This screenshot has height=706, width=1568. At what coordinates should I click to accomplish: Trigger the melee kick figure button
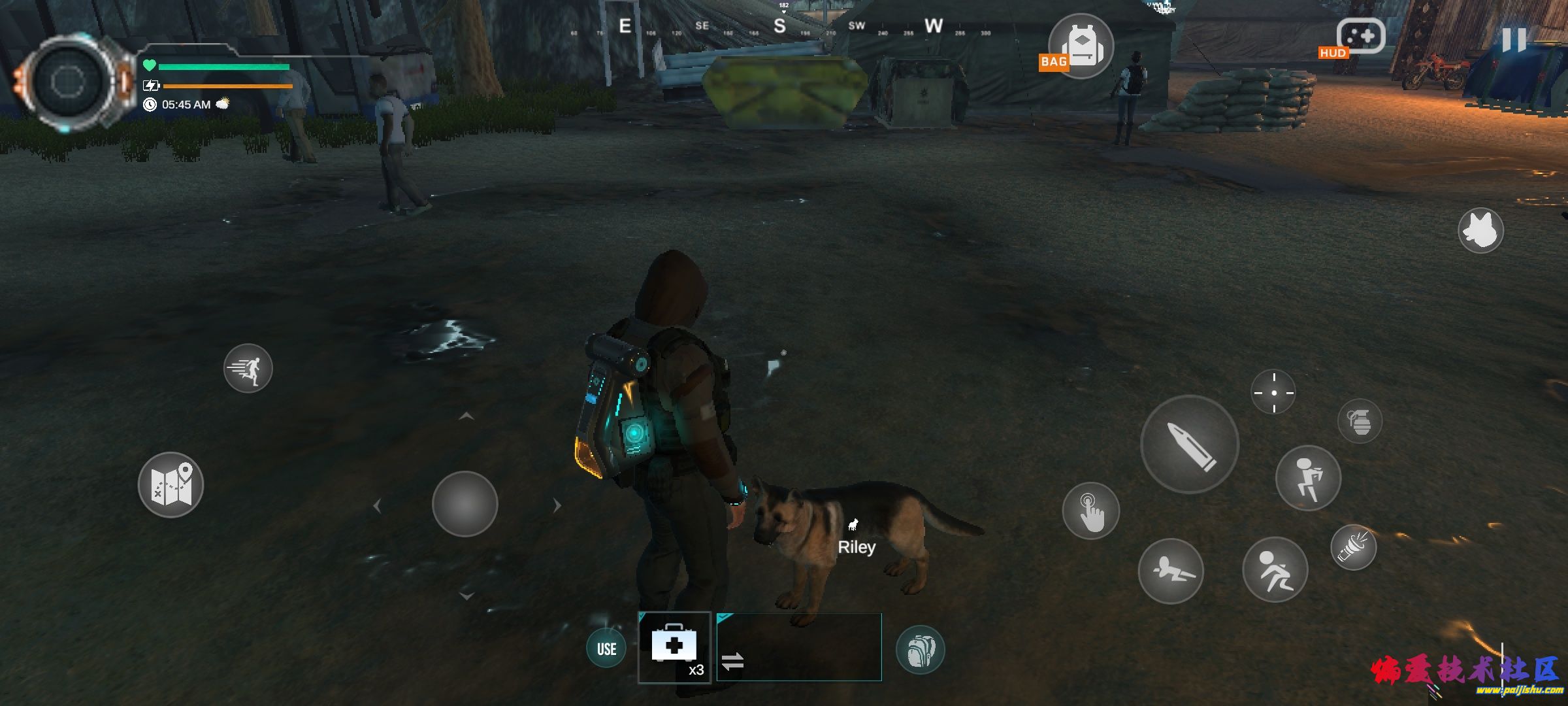coord(1308,478)
